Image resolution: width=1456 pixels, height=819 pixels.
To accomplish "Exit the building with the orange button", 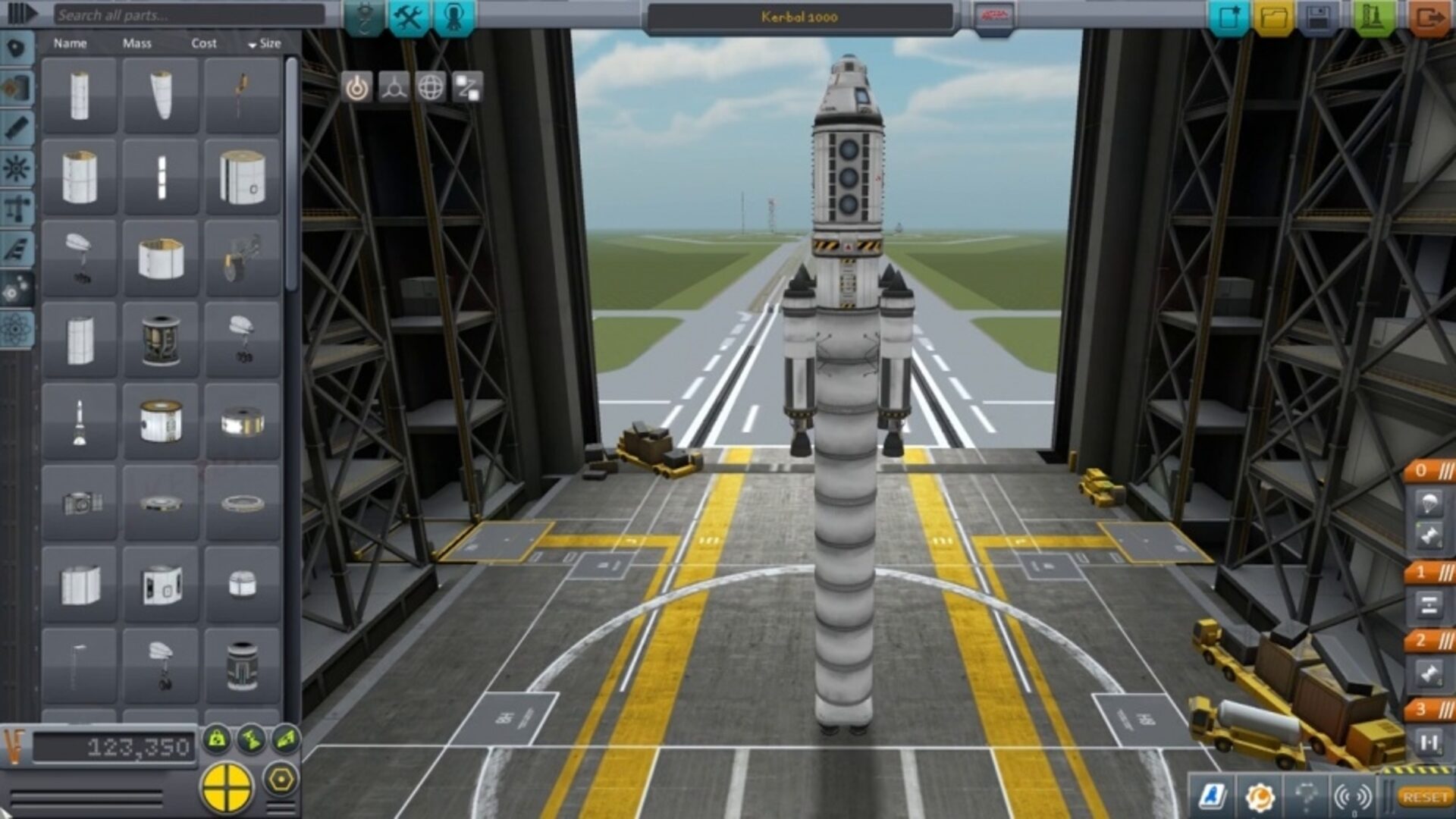I will pos(1429,17).
